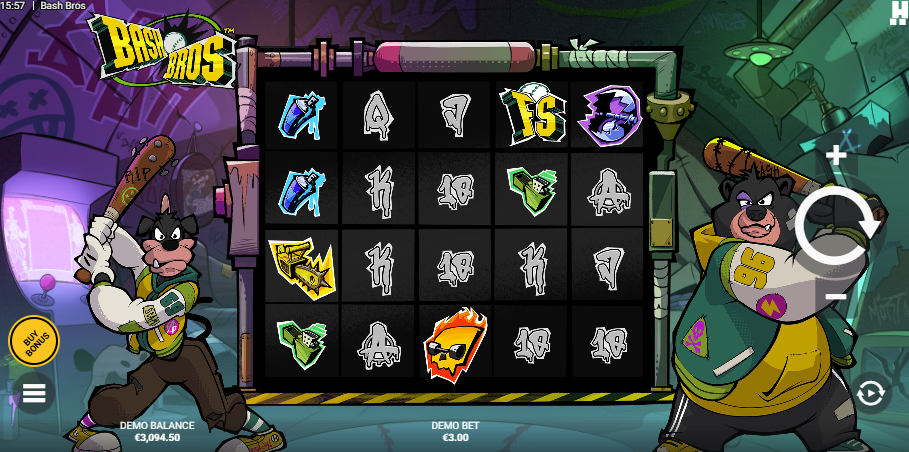Open the hamburger menu
This screenshot has height=452, width=909.
click(34, 393)
